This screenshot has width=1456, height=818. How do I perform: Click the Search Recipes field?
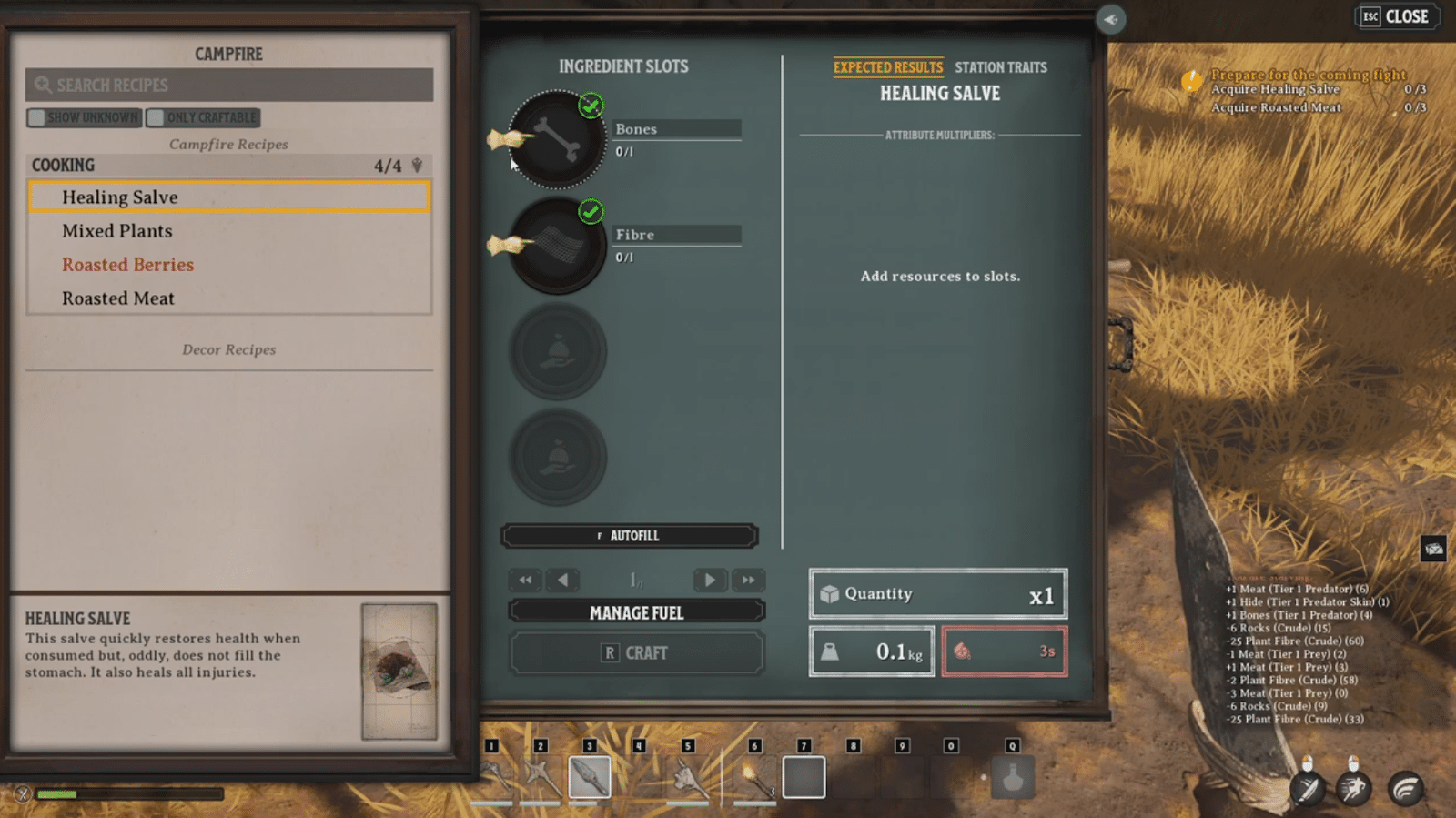(x=229, y=86)
